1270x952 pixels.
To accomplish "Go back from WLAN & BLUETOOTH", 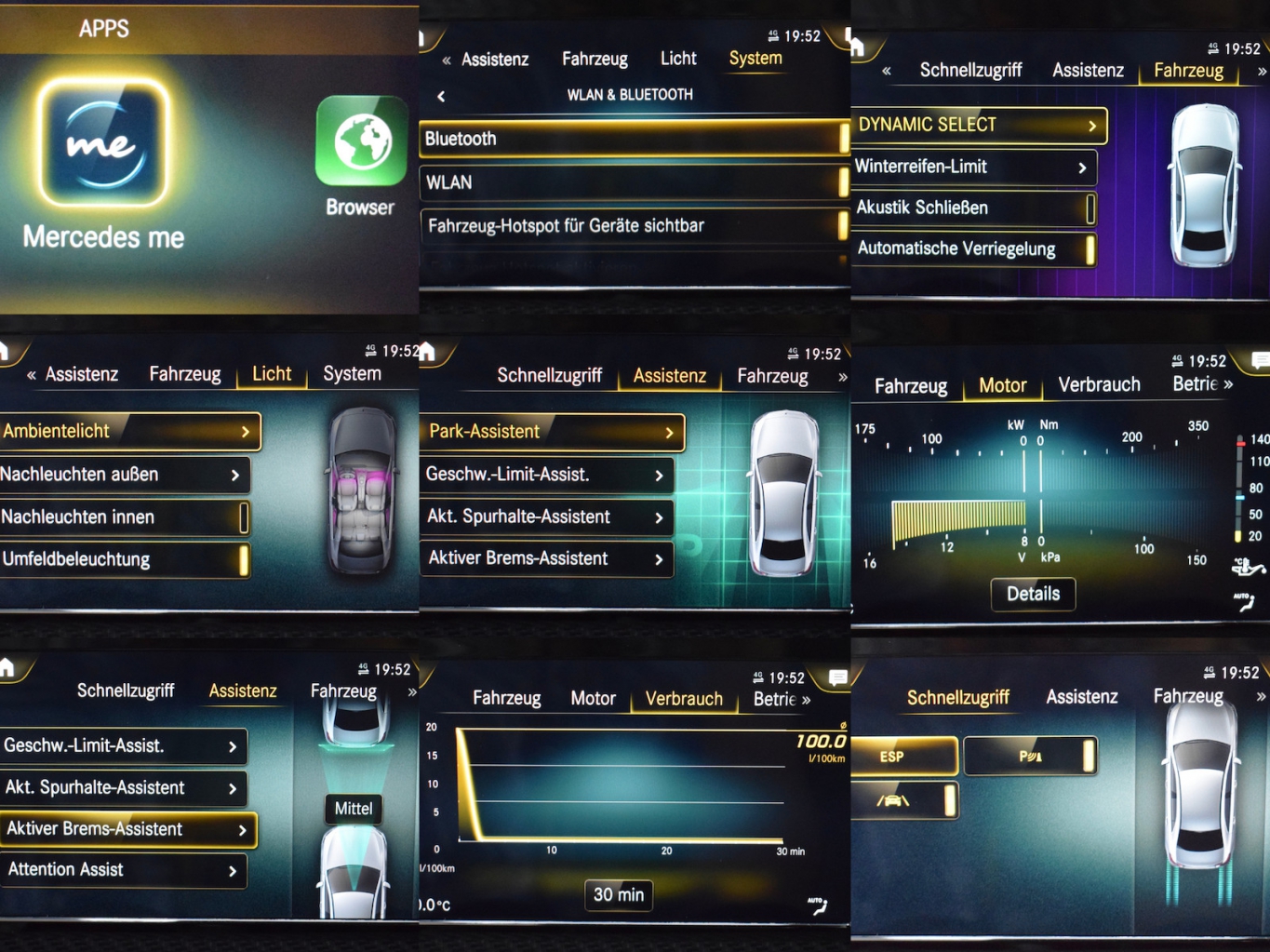I will tap(441, 95).
